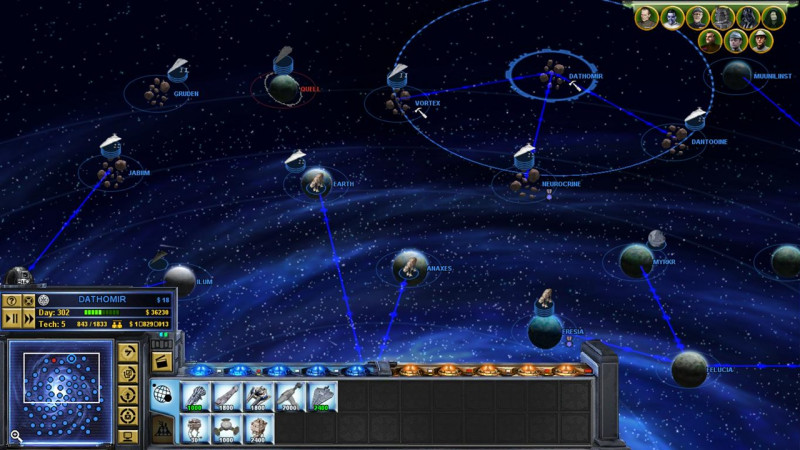The image size is (800, 450).
Task: Switch to the ground build tab (walker)
Action: pos(162,428)
